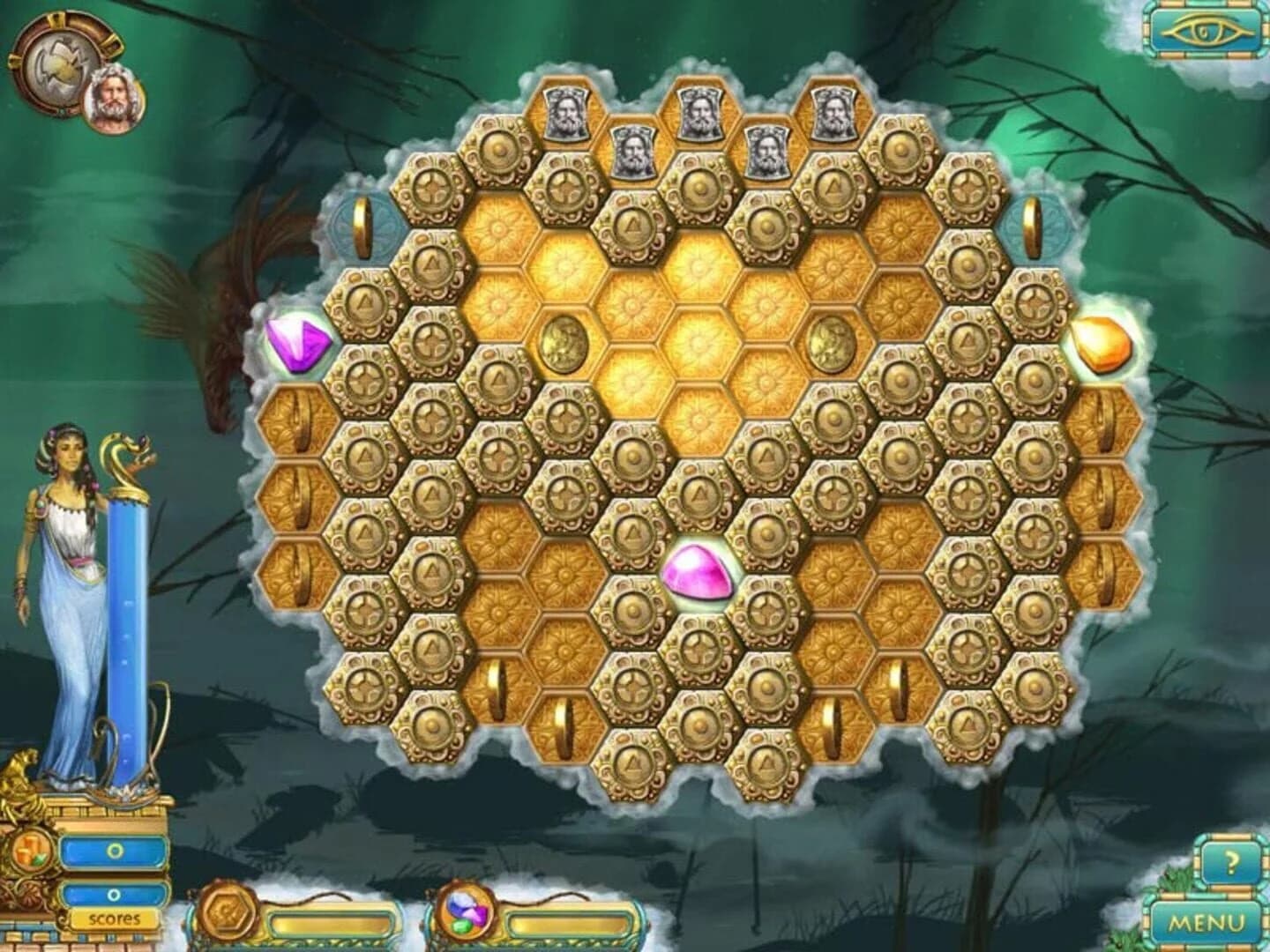Click the coins-and-emerald emblem above the score panel
This screenshot has width=1270, height=952.
pos(33,853)
